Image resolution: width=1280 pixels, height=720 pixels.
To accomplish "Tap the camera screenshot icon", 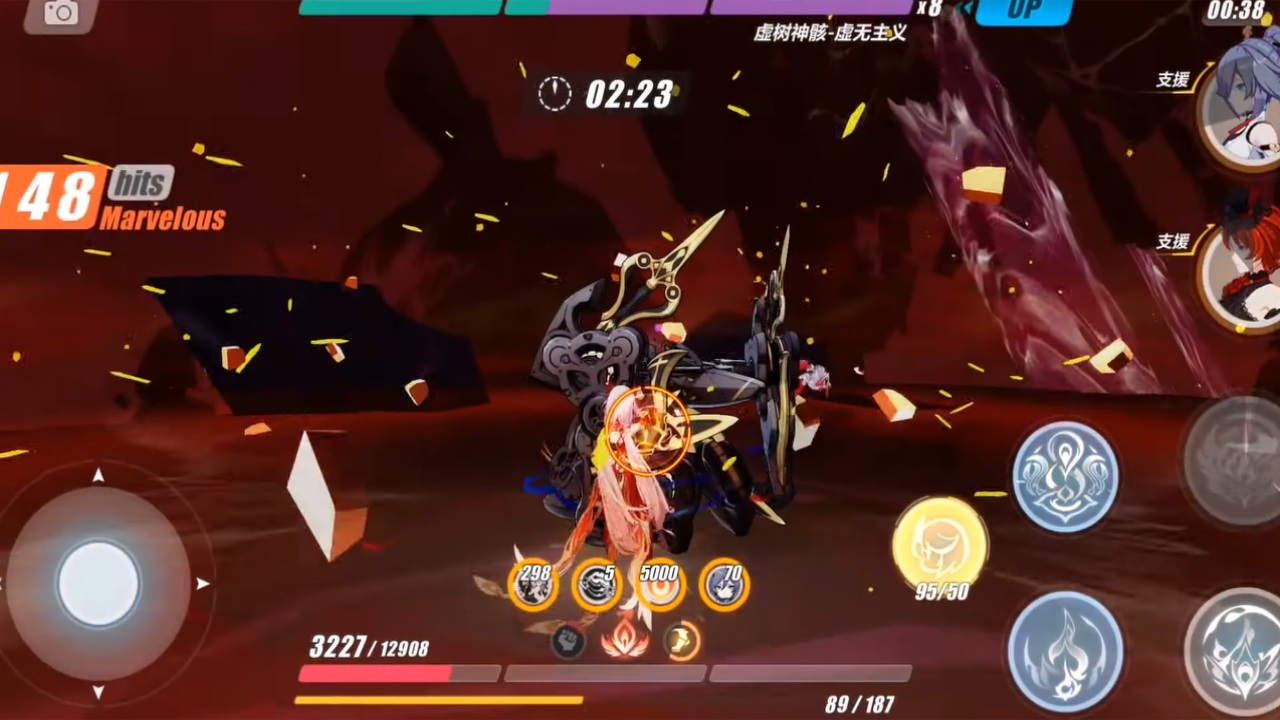I will 61,13.
